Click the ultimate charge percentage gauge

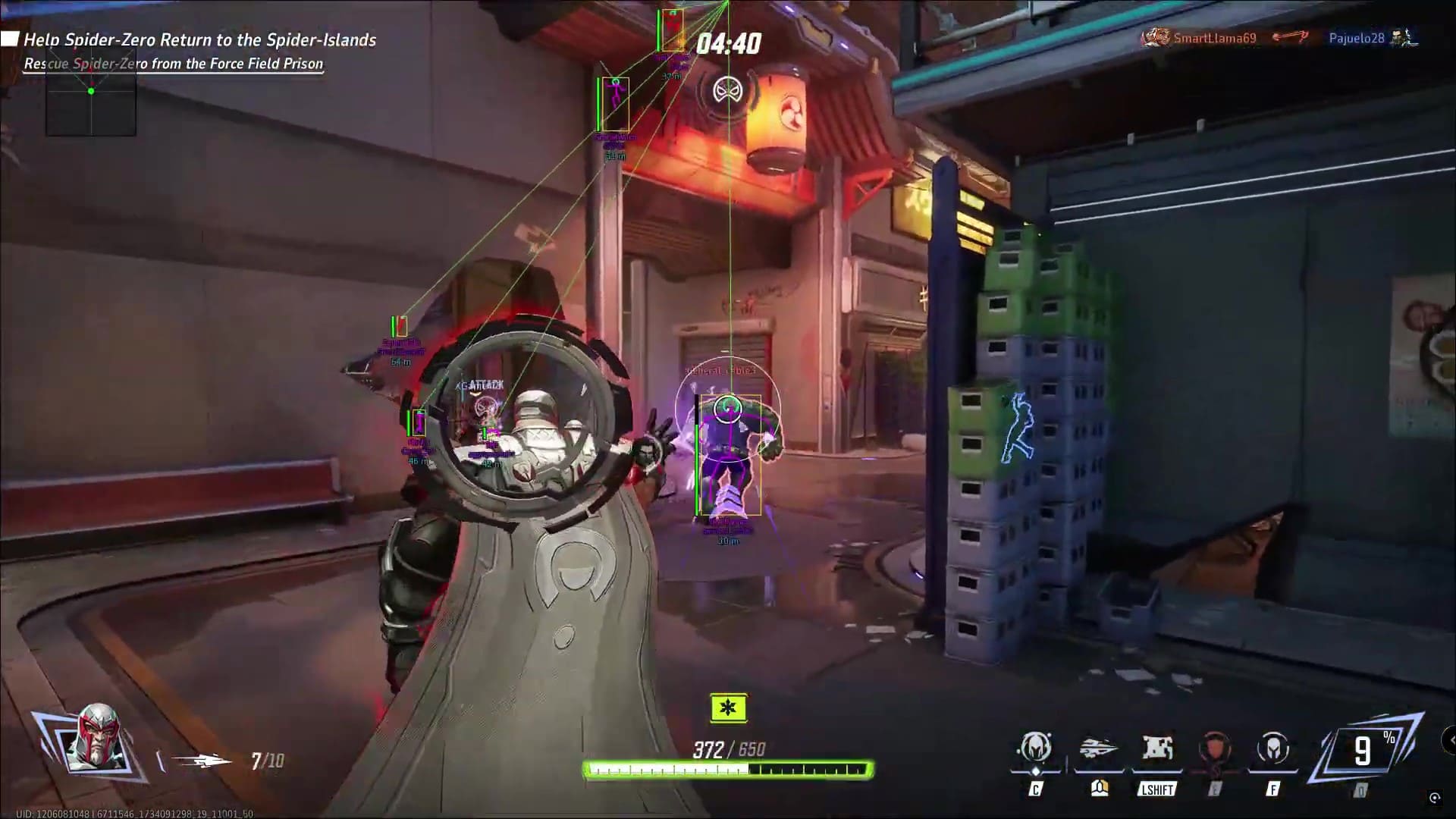click(1367, 751)
